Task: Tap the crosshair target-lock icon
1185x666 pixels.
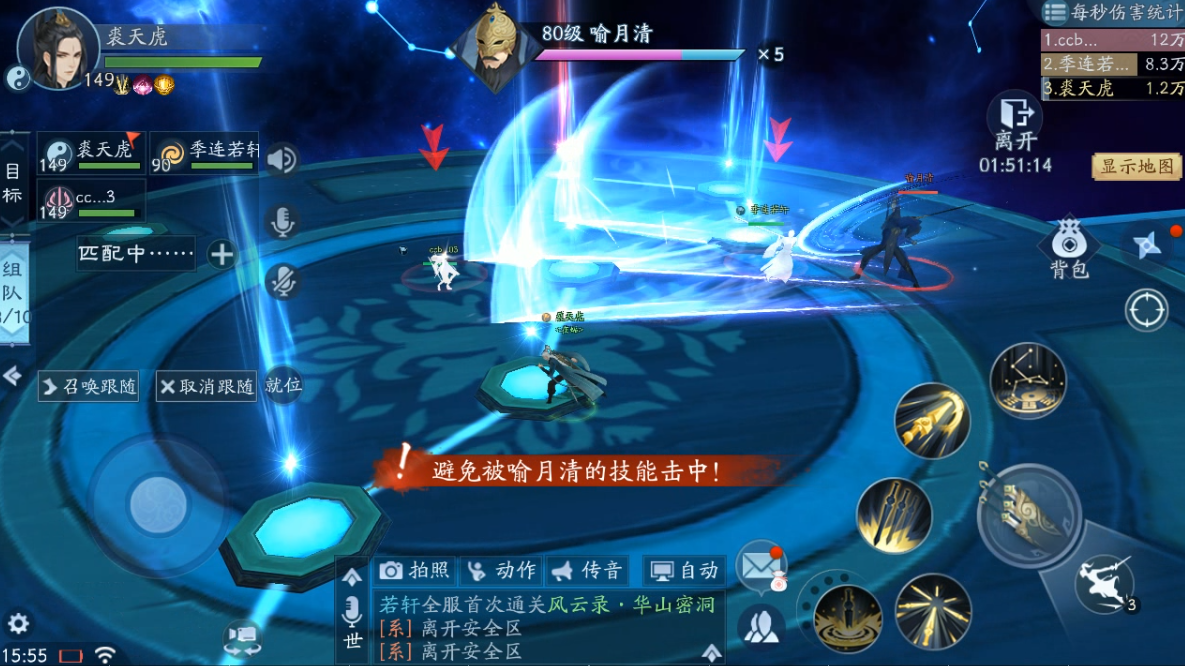Action: coord(1146,310)
